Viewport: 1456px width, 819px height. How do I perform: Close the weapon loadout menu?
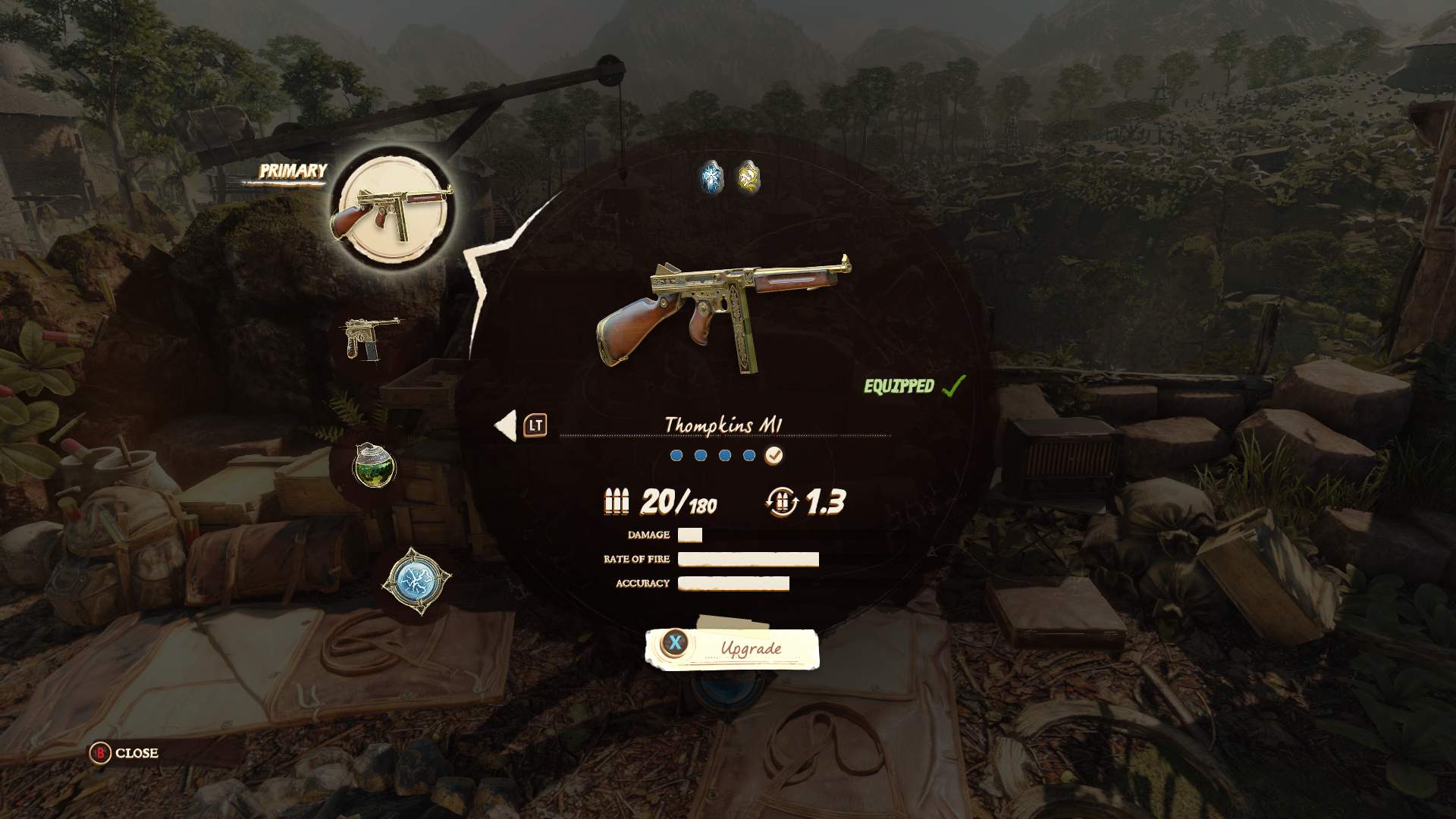tap(125, 753)
